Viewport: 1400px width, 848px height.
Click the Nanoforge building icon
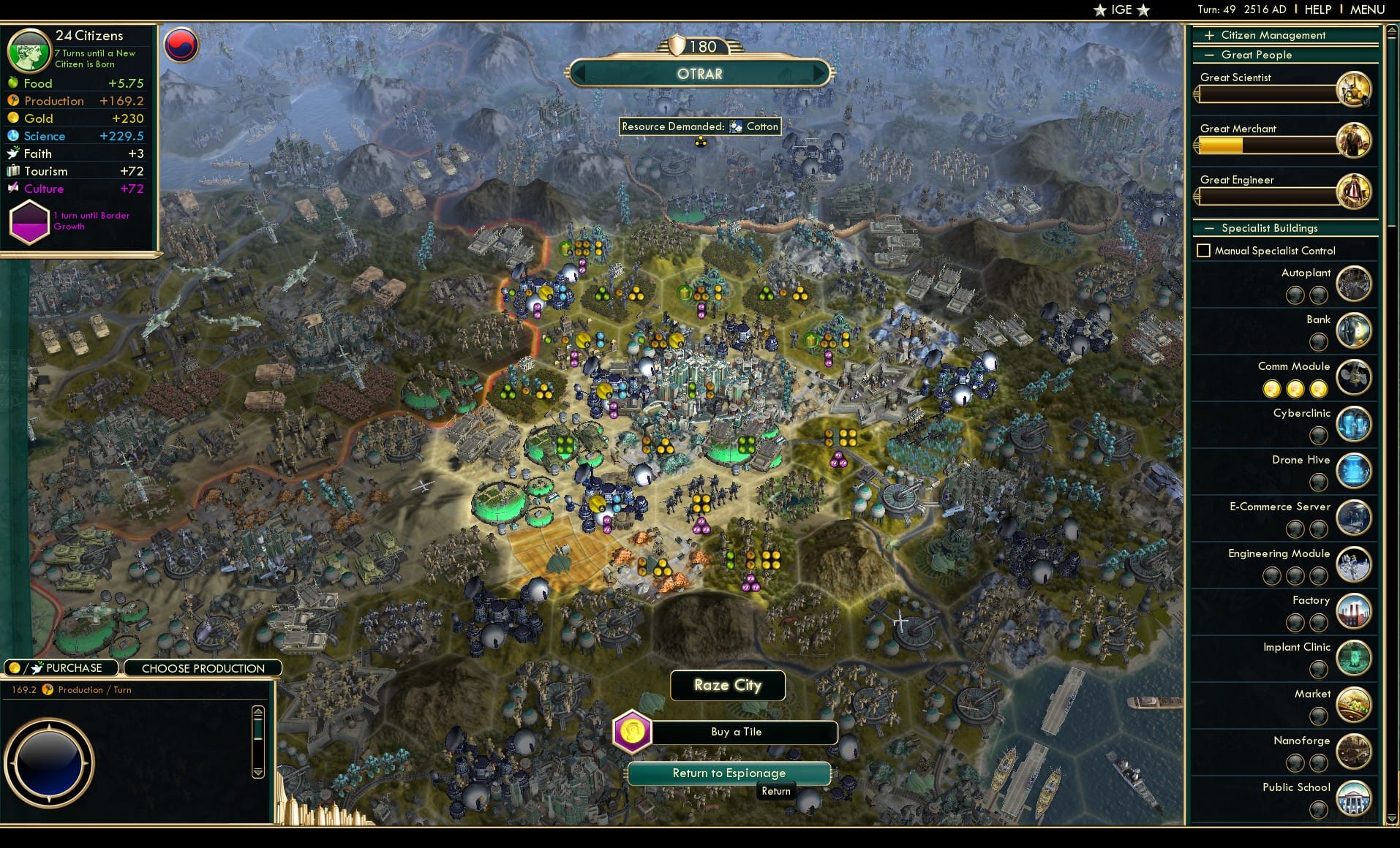coord(1355,752)
